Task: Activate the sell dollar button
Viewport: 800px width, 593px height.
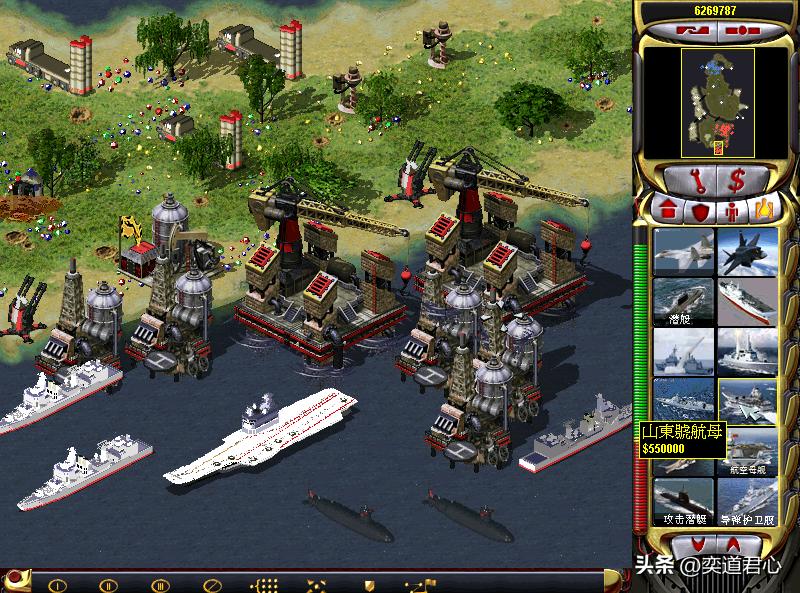Action: pyautogui.click(x=741, y=181)
